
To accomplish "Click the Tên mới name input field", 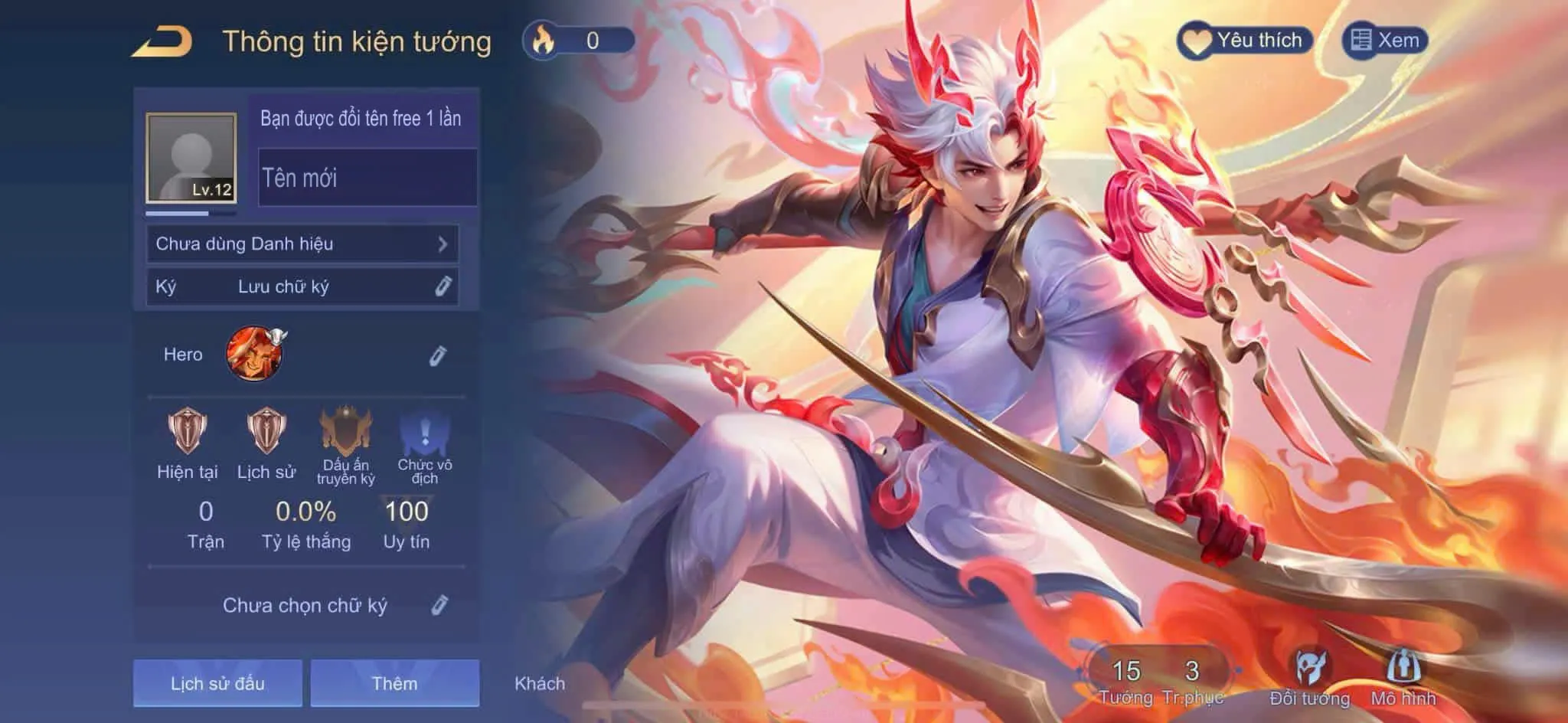I will tap(366, 179).
